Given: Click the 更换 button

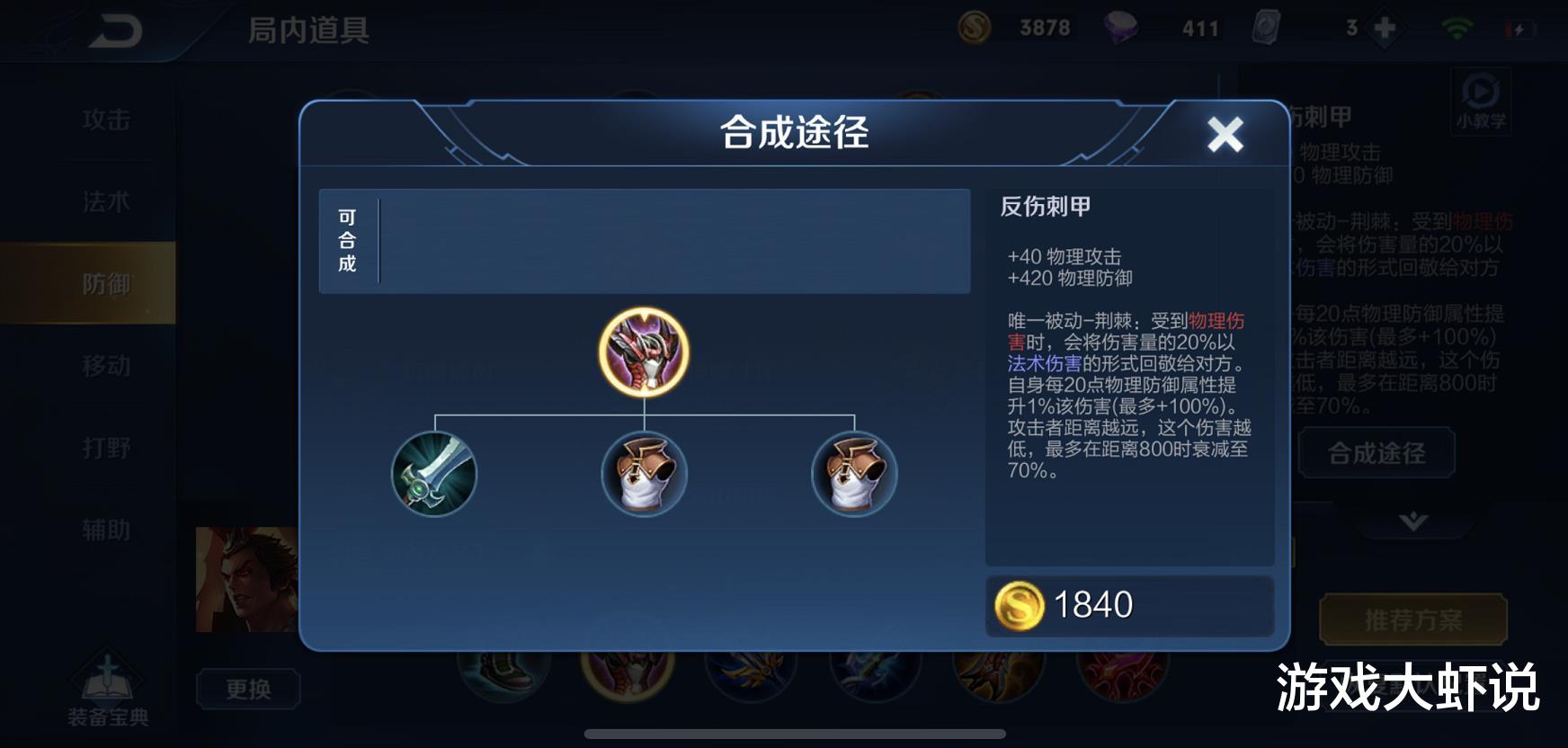Looking at the screenshot, I should tap(249, 687).
